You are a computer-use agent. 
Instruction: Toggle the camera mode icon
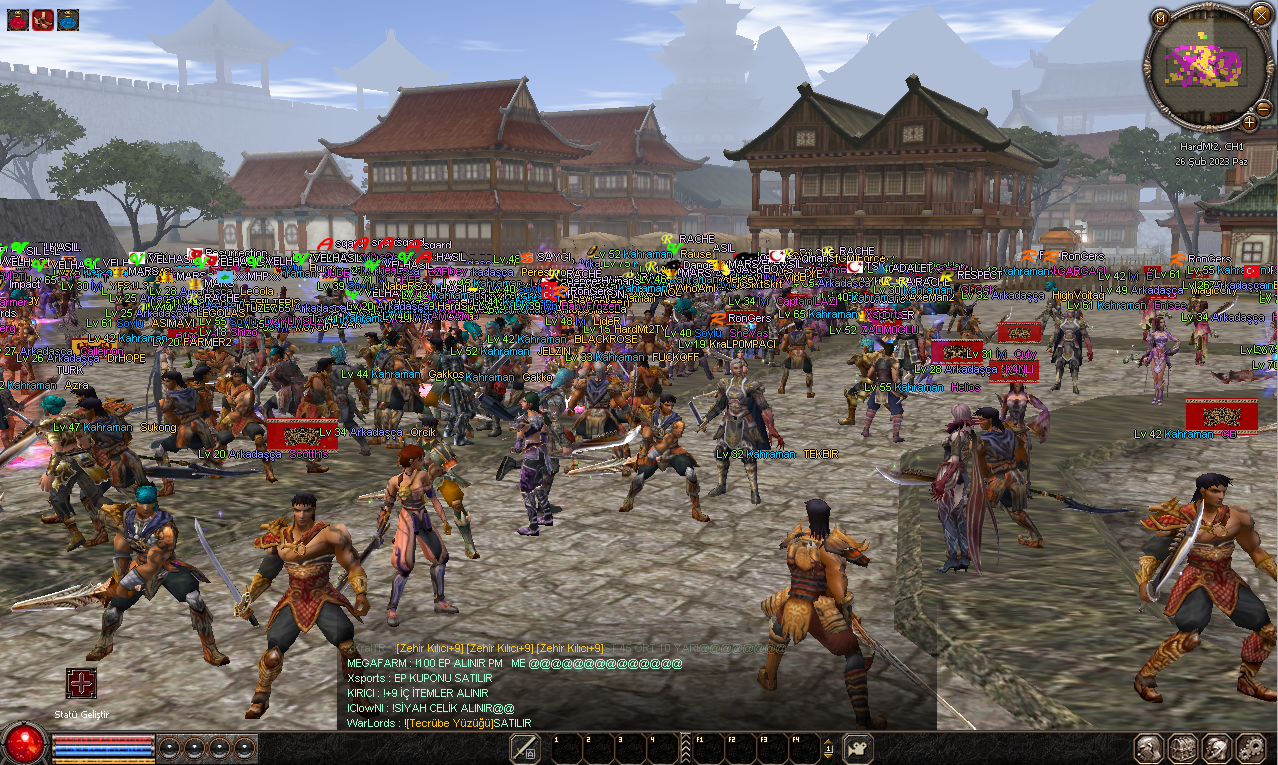point(858,748)
